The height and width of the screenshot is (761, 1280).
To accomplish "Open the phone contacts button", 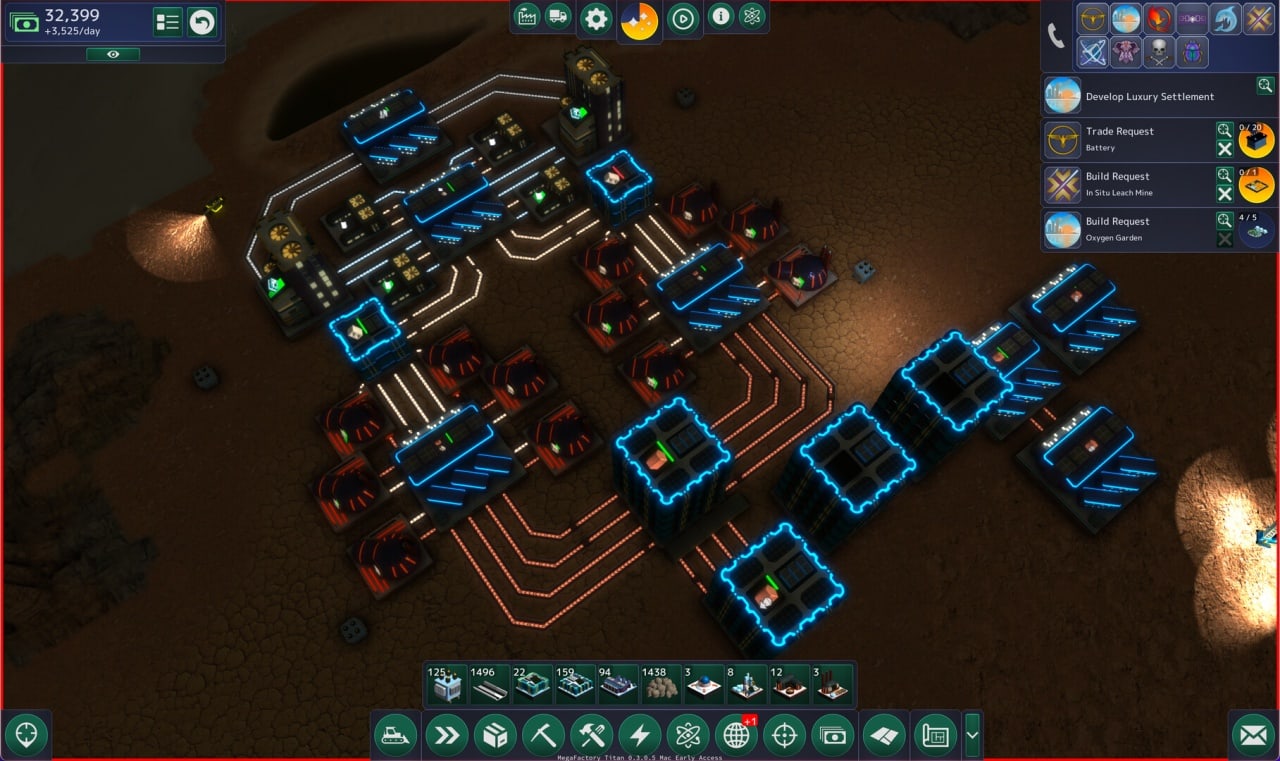I will point(1056,36).
